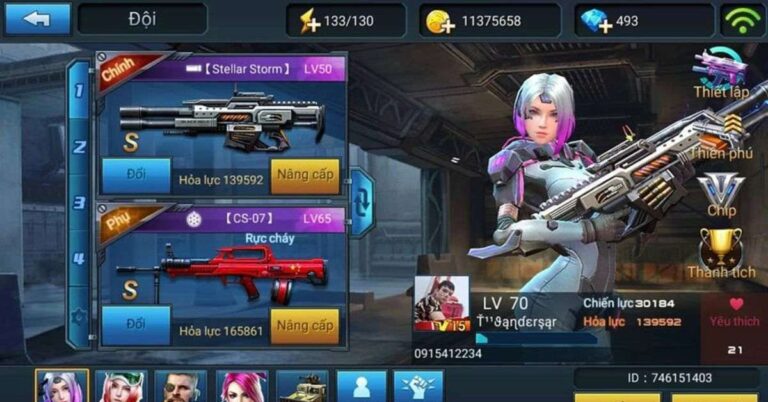Viewport: 768px width, 402px height.
Task: Upgrade the Stellar Storm with Nâng cấp
Action: [305, 176]
